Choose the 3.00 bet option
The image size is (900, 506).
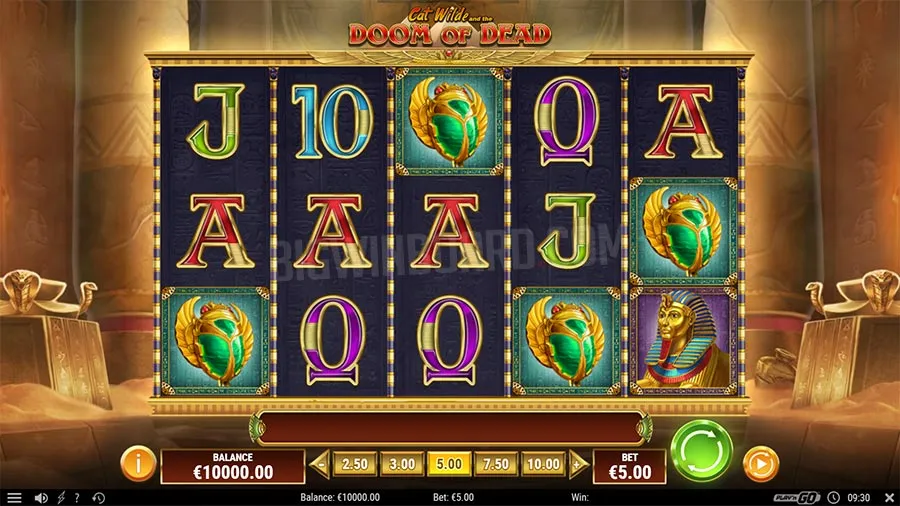[401, 464]
